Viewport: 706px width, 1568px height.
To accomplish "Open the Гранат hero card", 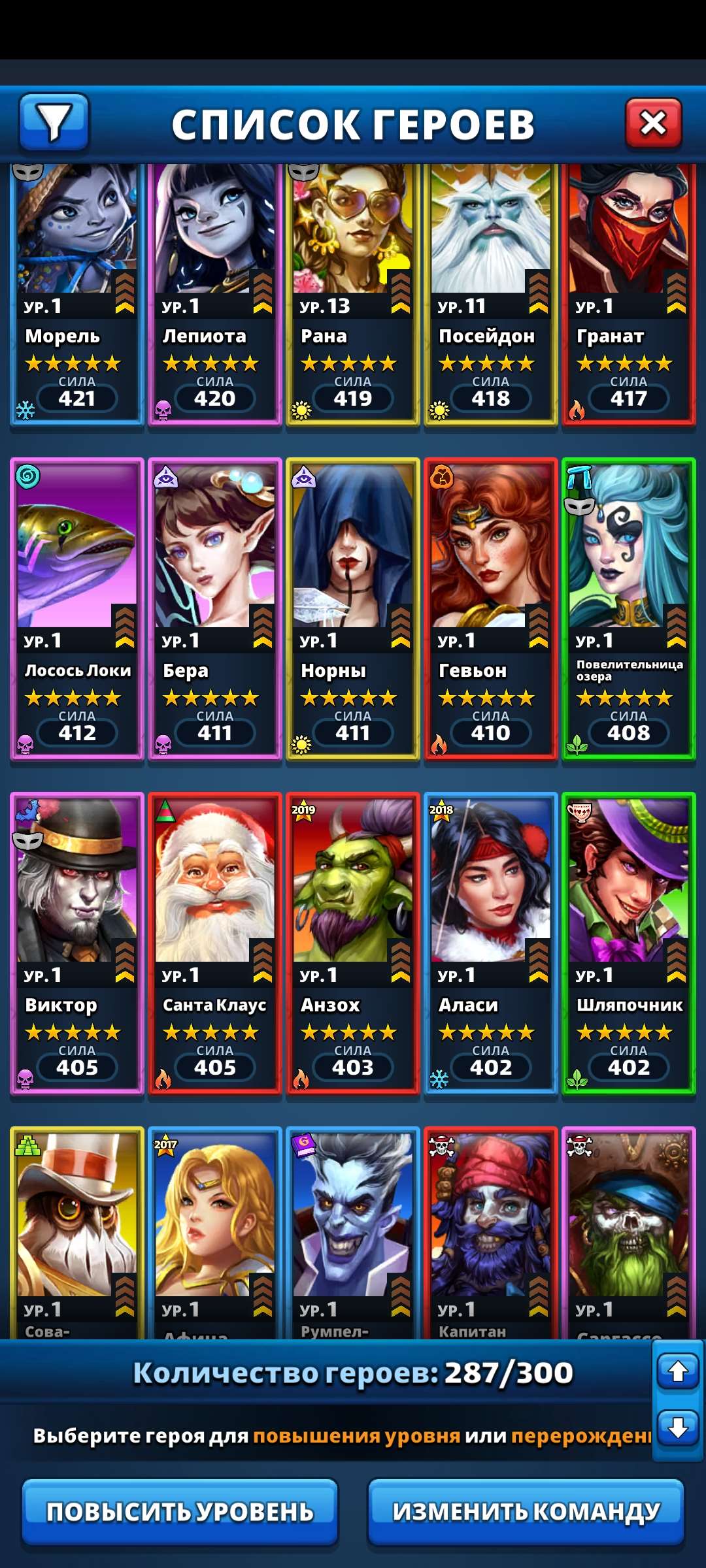I will coord(629,294).
